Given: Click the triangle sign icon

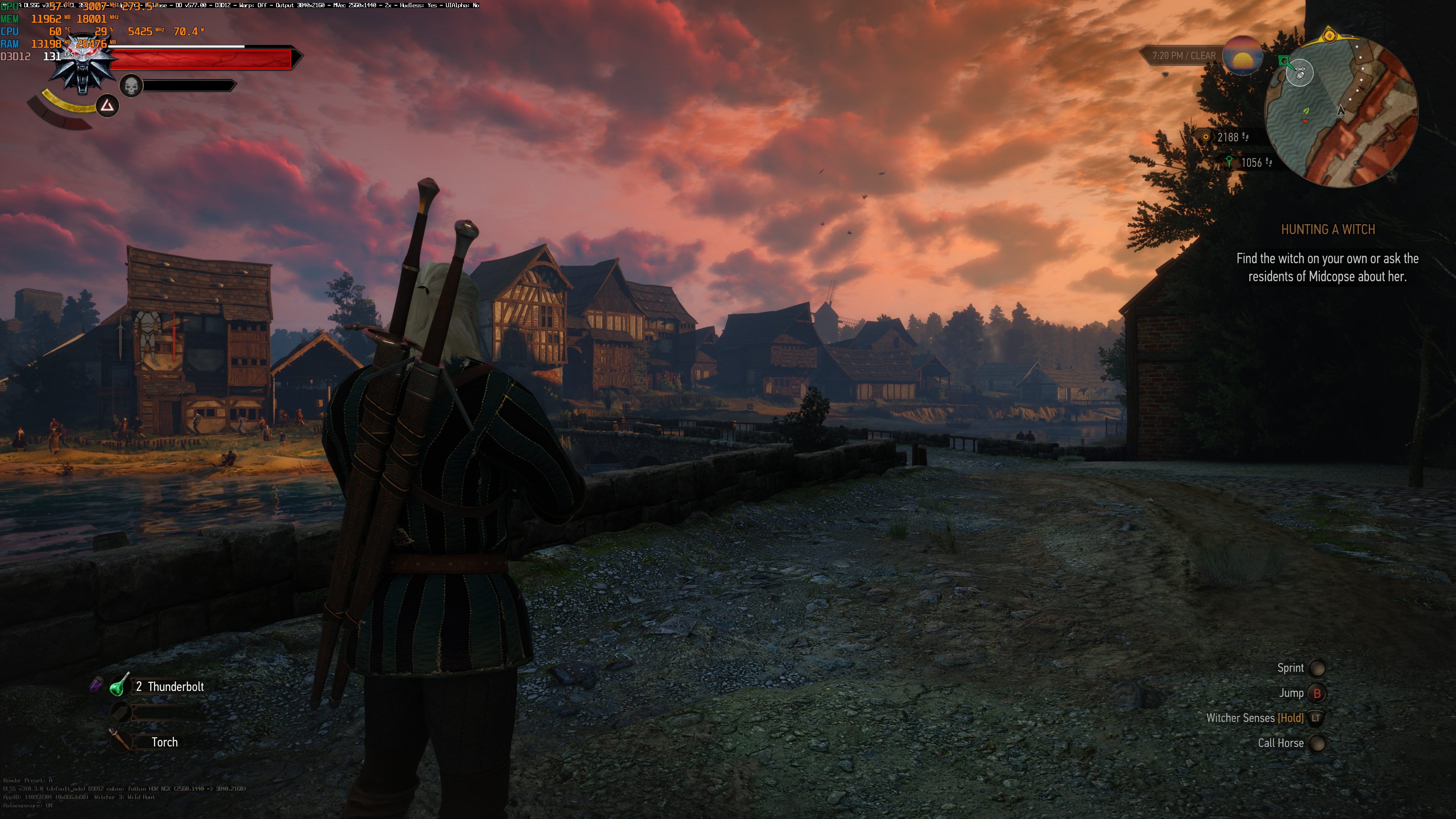Looking at the screenshot, I should coord(107,106).
